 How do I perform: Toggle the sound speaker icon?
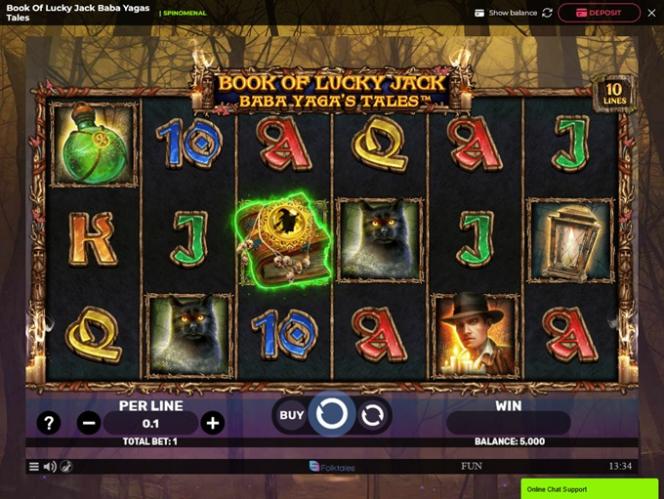tap(49, 466)
